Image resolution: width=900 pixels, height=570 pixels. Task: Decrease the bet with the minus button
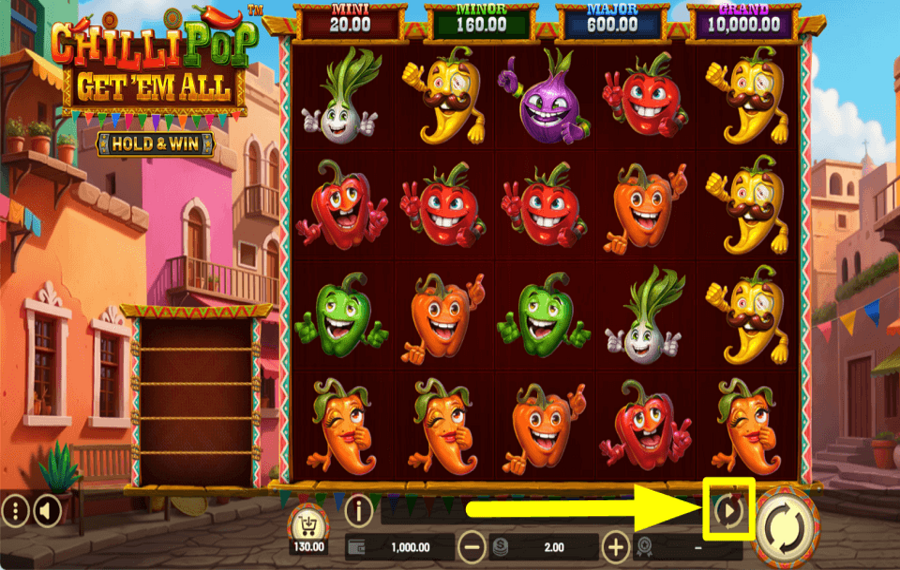click(x=472, y=547)
